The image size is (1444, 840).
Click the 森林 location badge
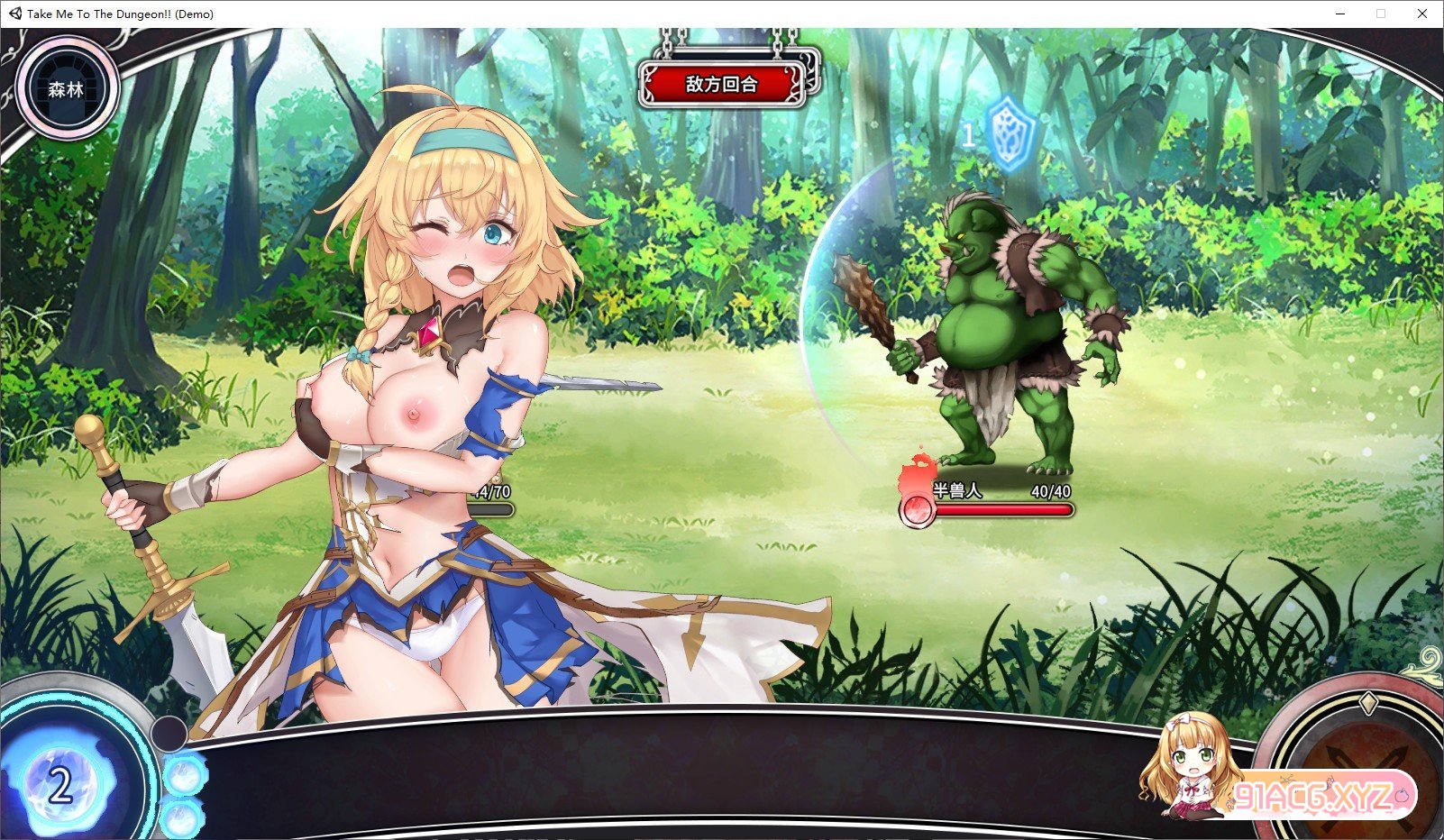(x=66, y=89)
